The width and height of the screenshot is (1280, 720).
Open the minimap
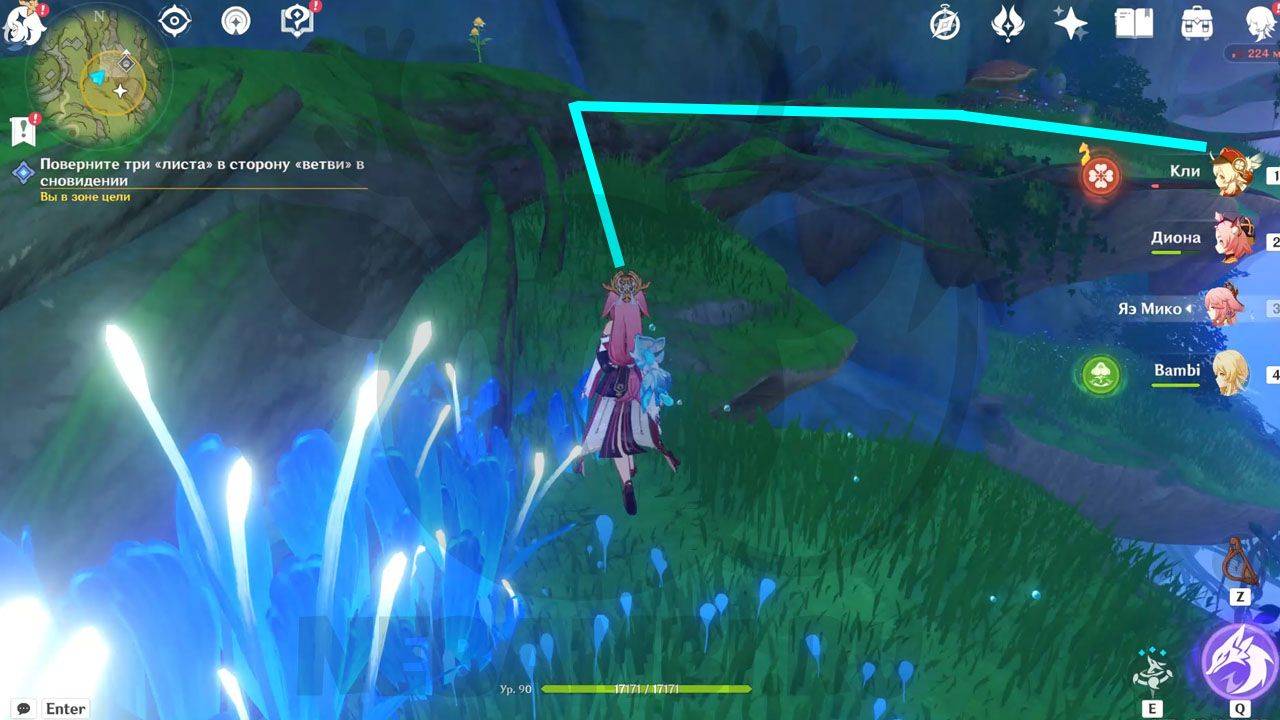tap(98, 77)
